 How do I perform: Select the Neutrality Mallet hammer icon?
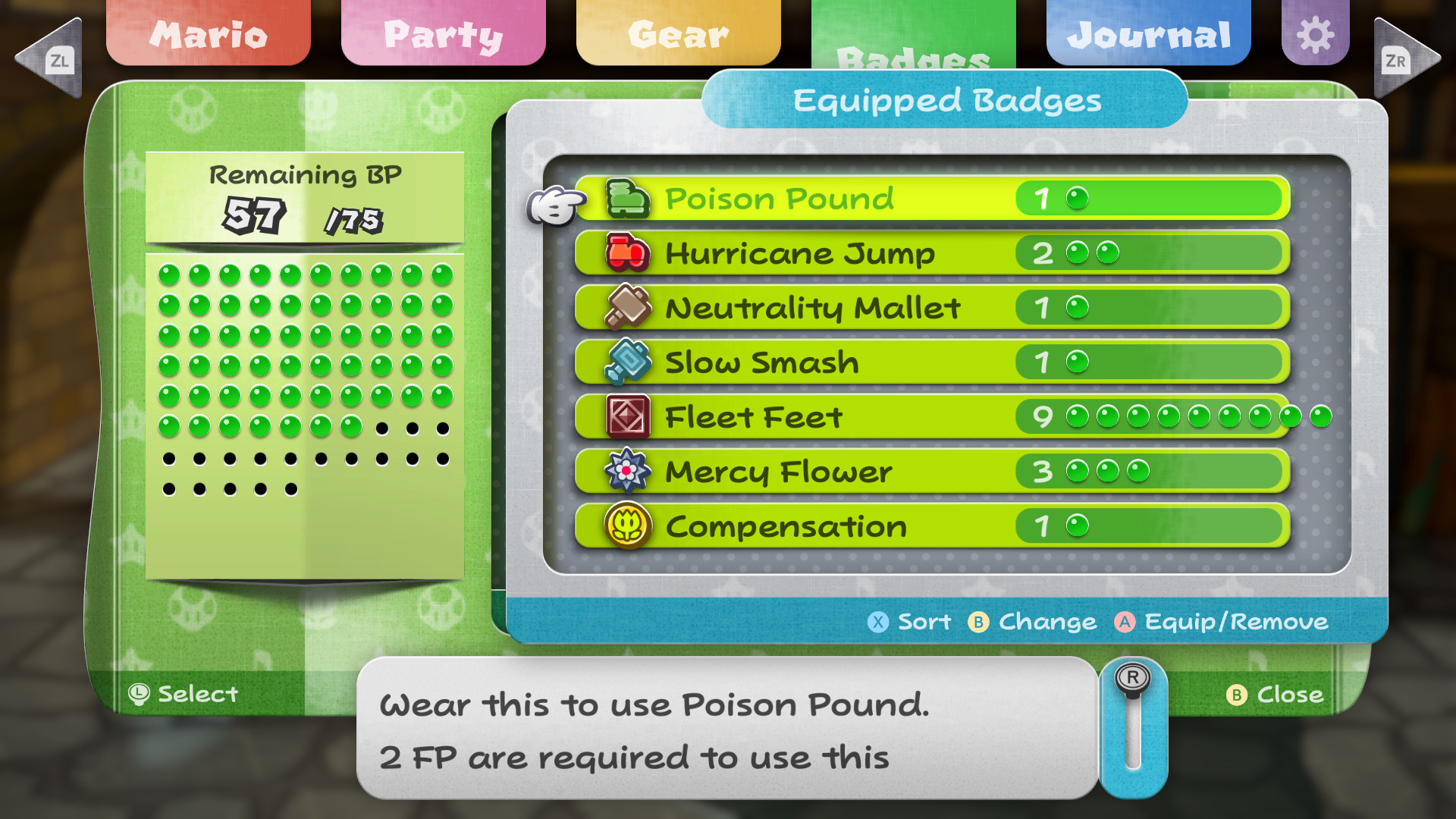tap(627, 308)
